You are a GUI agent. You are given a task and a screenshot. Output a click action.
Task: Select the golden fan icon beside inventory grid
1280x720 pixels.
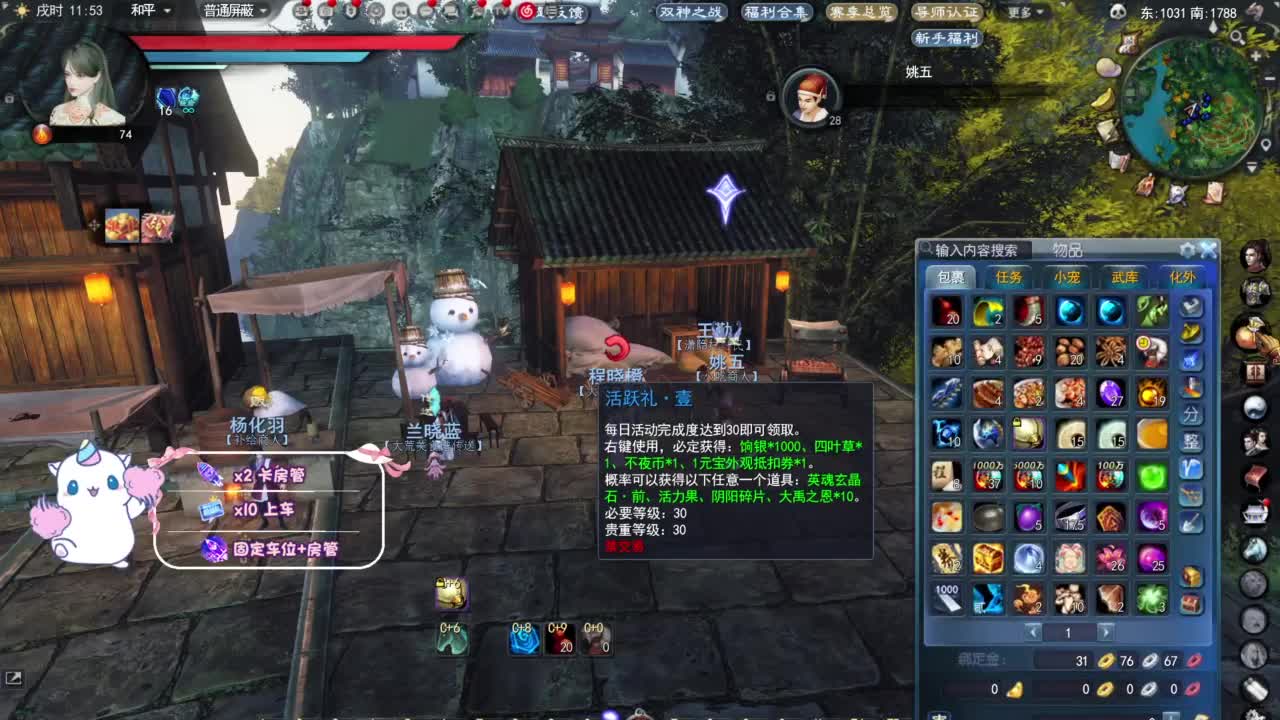click(1192, 333)
